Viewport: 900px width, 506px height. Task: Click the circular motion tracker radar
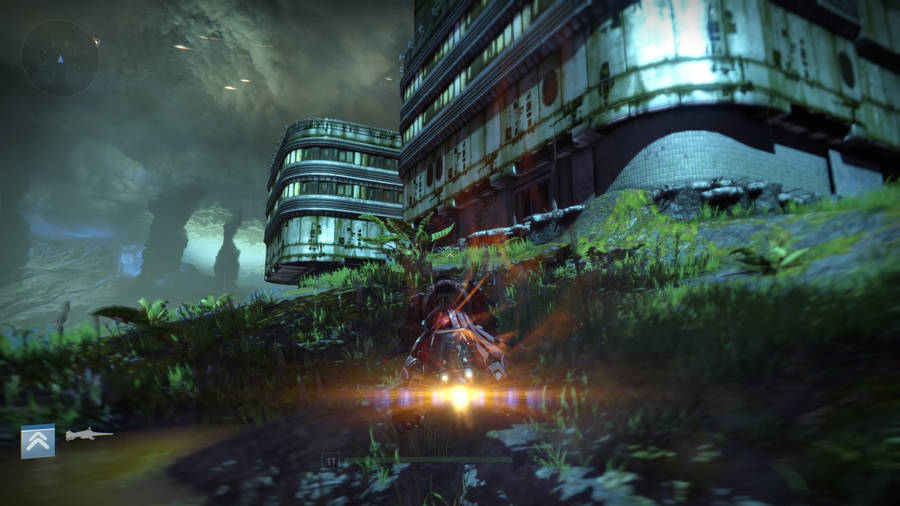(x=60, y=57)
